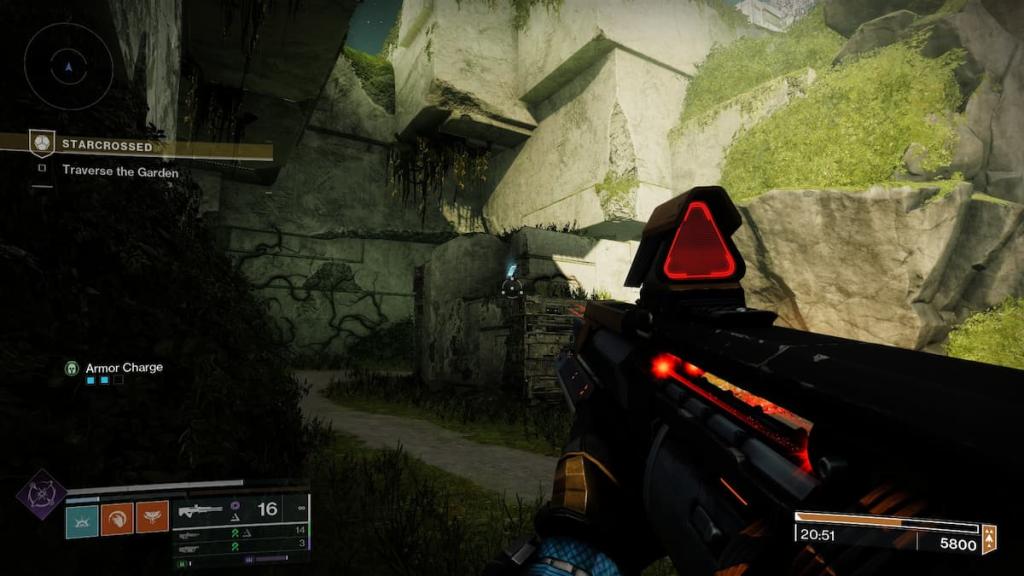Viewport: 1024px width, 576px height.
Task: Activate the purple diamond Super ability icon
Action: pos(41,494)
